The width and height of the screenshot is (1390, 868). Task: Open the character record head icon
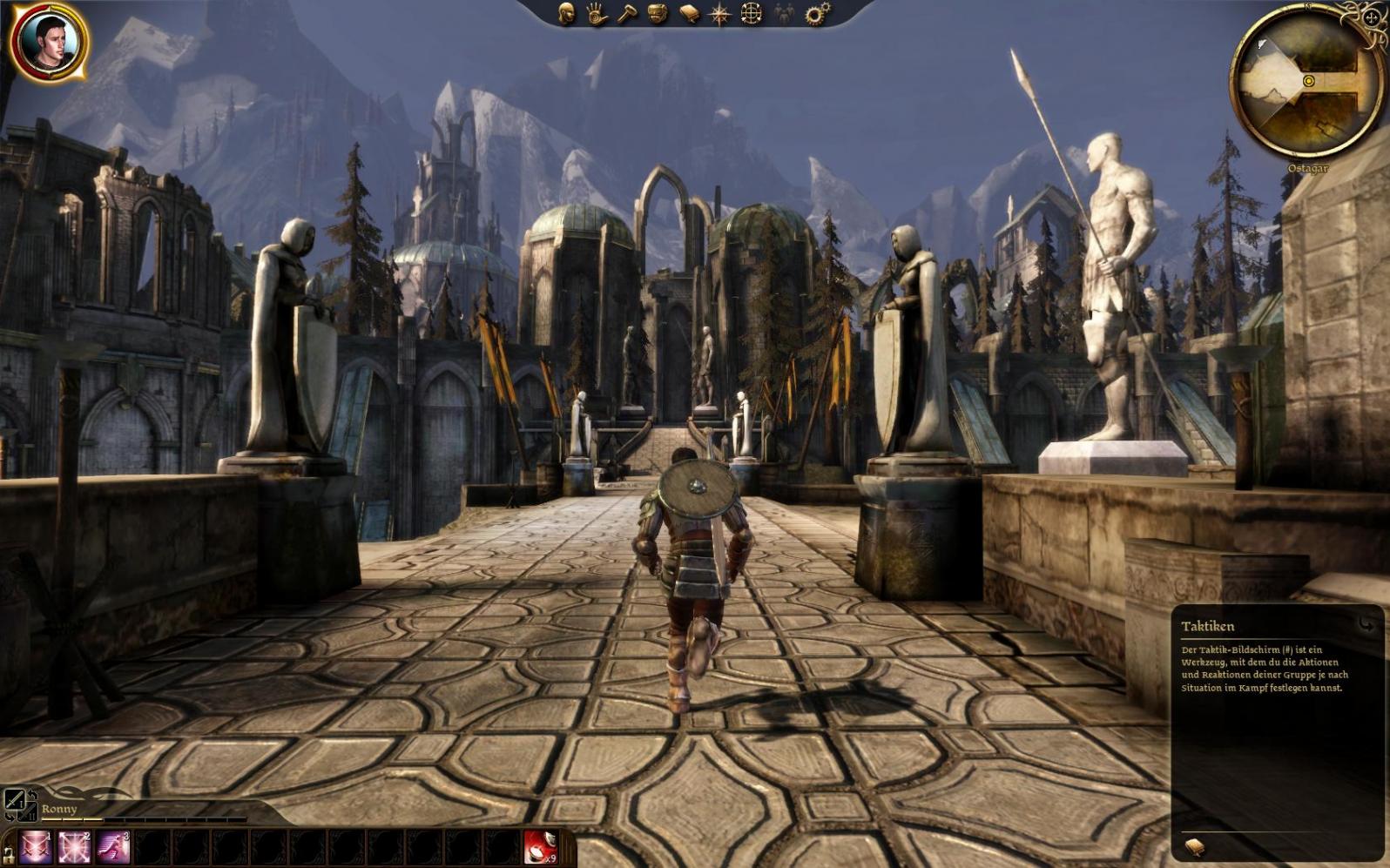pos(567,14)
